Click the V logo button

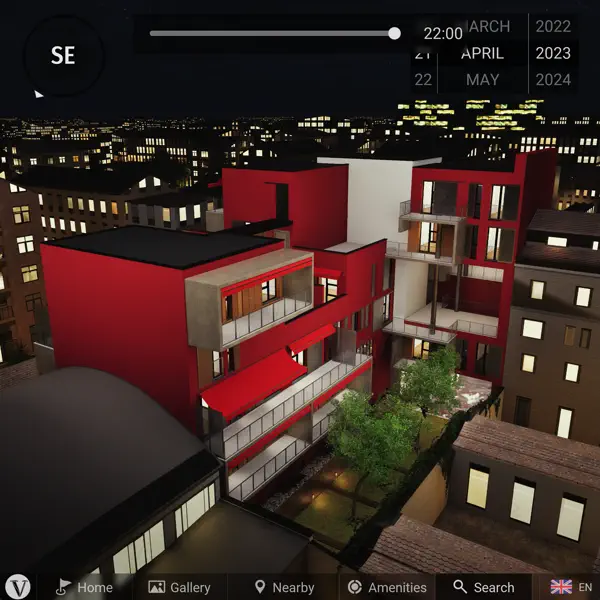pos(17,586)
